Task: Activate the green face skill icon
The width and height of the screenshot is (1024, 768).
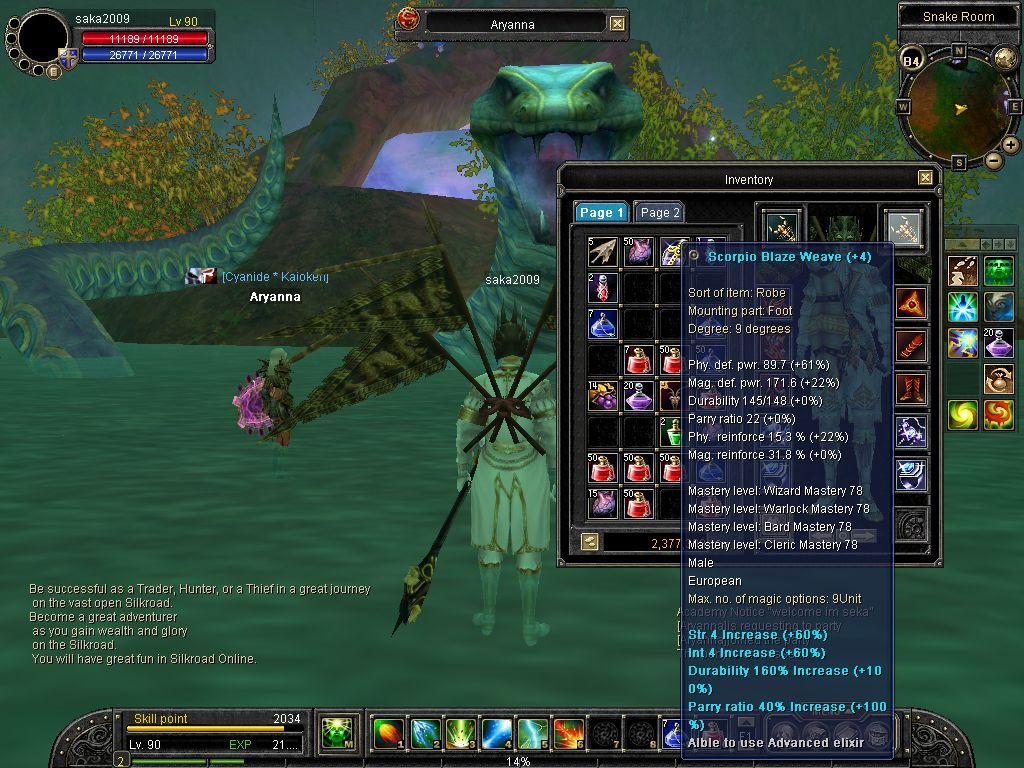Action: coord(998,270)
